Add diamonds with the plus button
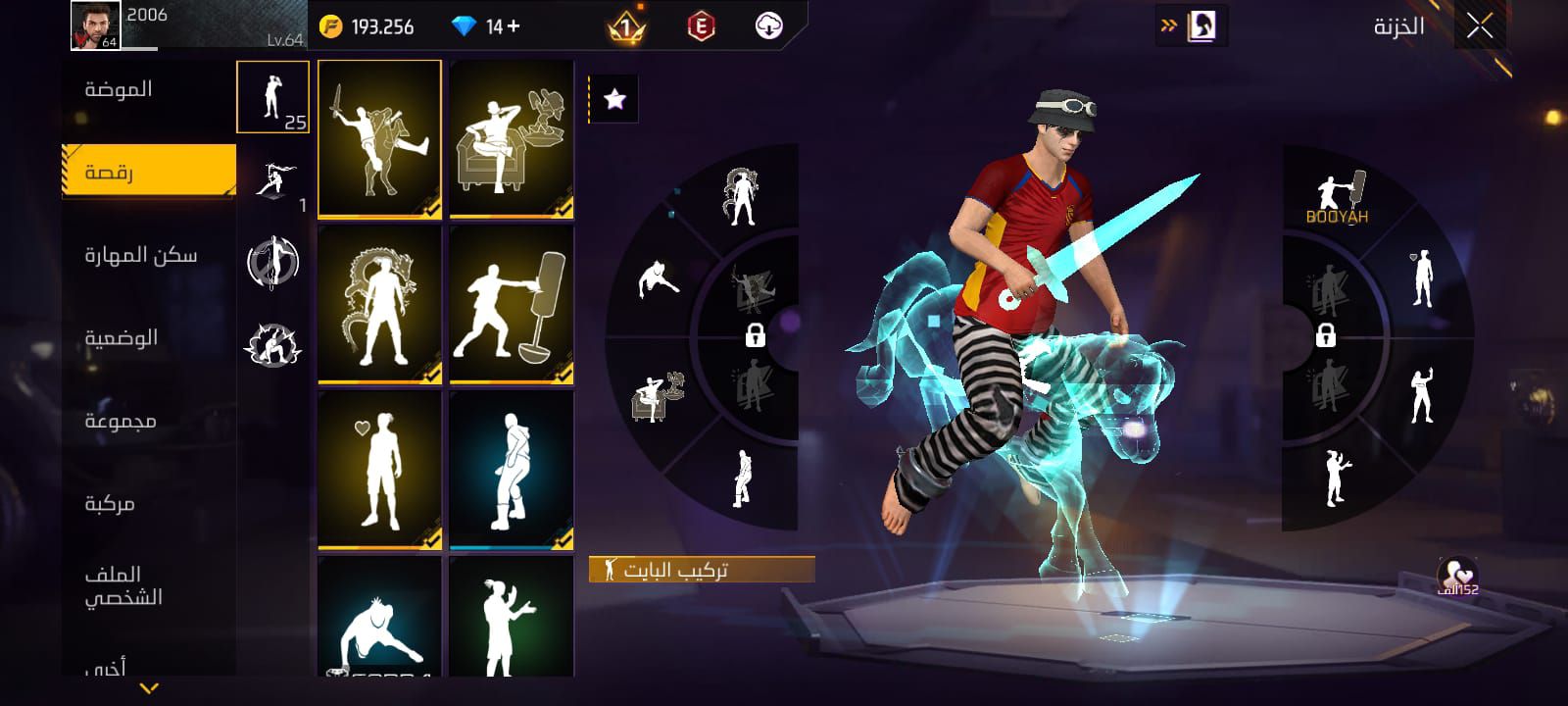The height and width of the screenshot is (706, 1568). [x=514, y=26]
